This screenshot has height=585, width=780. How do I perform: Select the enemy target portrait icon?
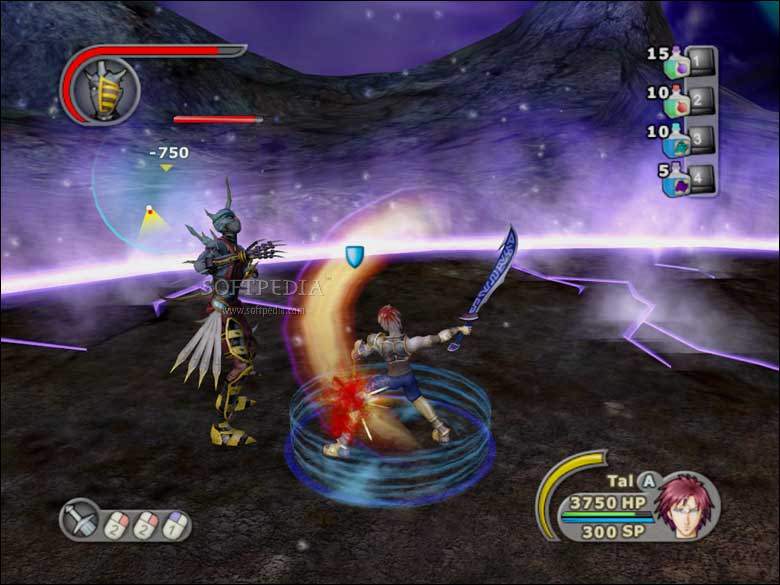105,89
